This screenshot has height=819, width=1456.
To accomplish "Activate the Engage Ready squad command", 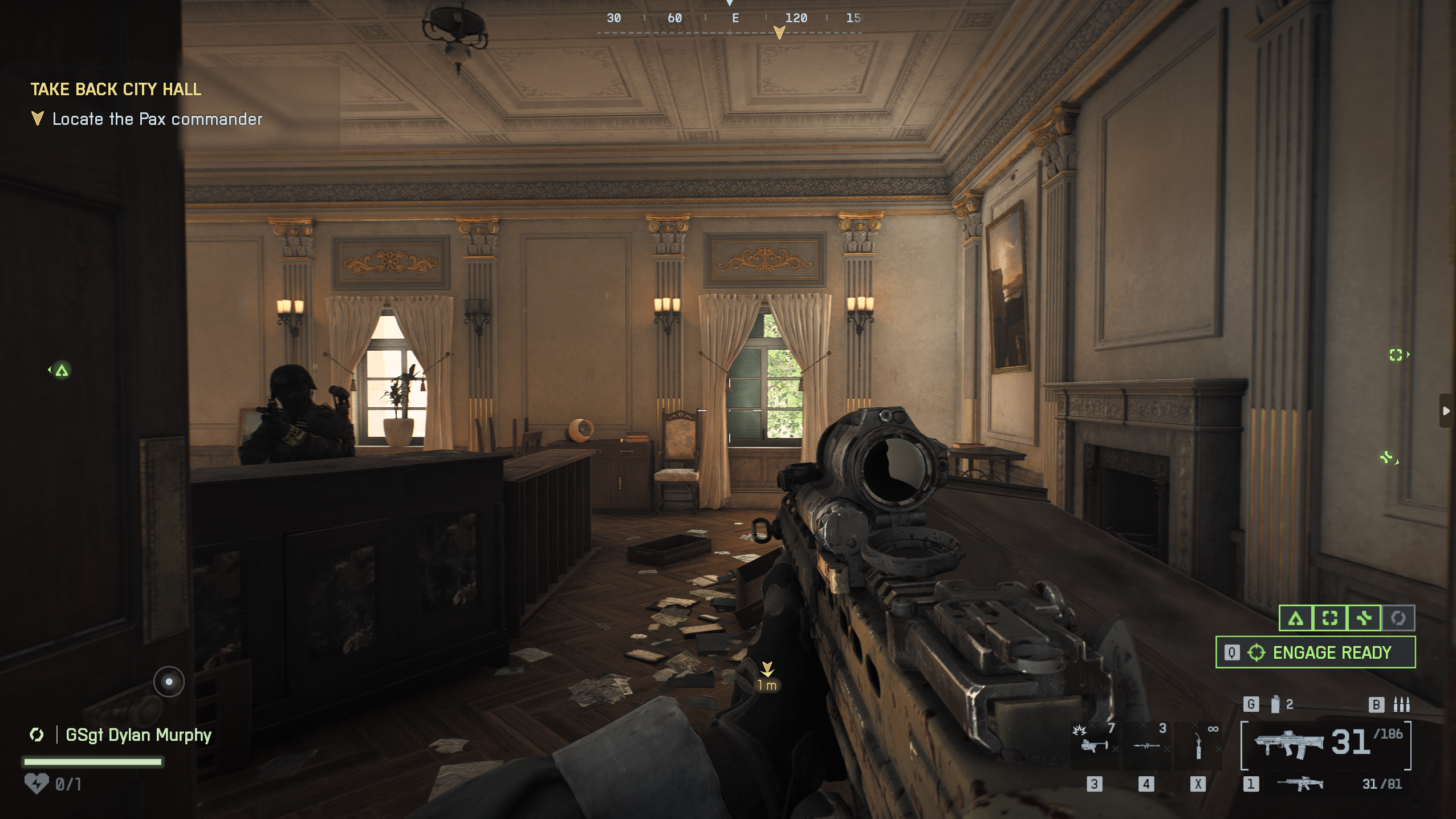I will click(1315, 652).
